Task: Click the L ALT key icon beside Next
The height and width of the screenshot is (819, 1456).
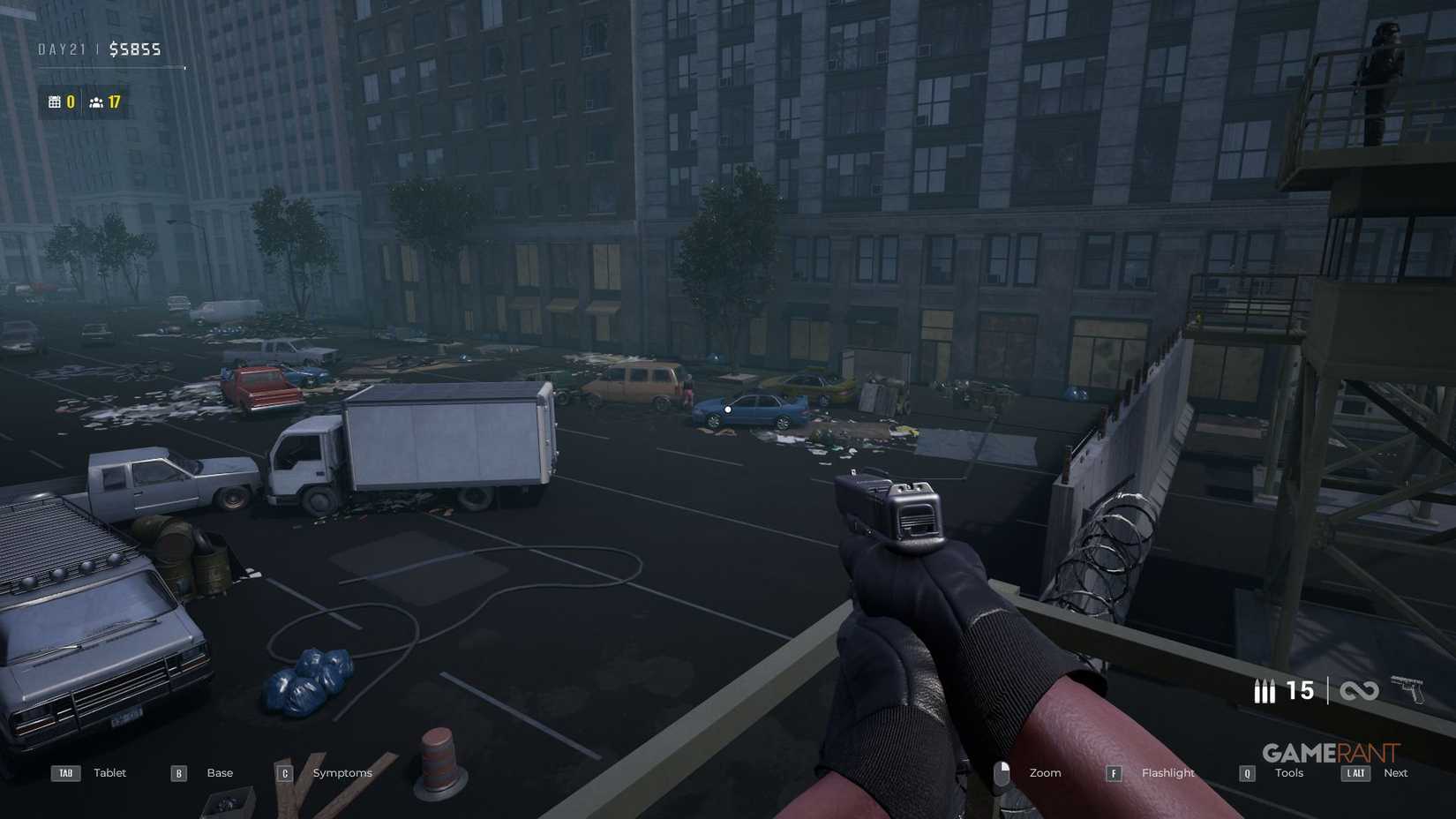Action: 1355,772
